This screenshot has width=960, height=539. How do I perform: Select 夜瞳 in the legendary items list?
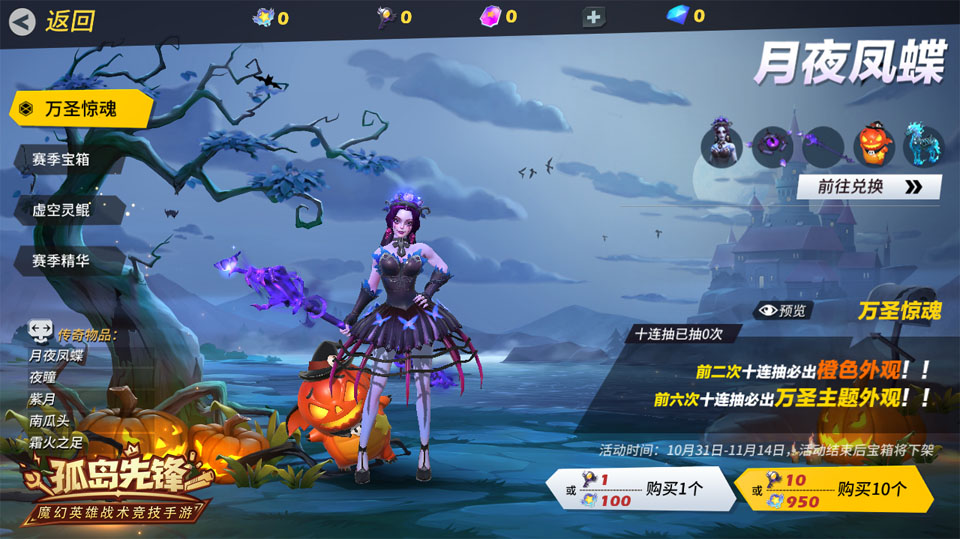(x=44, y=377)
